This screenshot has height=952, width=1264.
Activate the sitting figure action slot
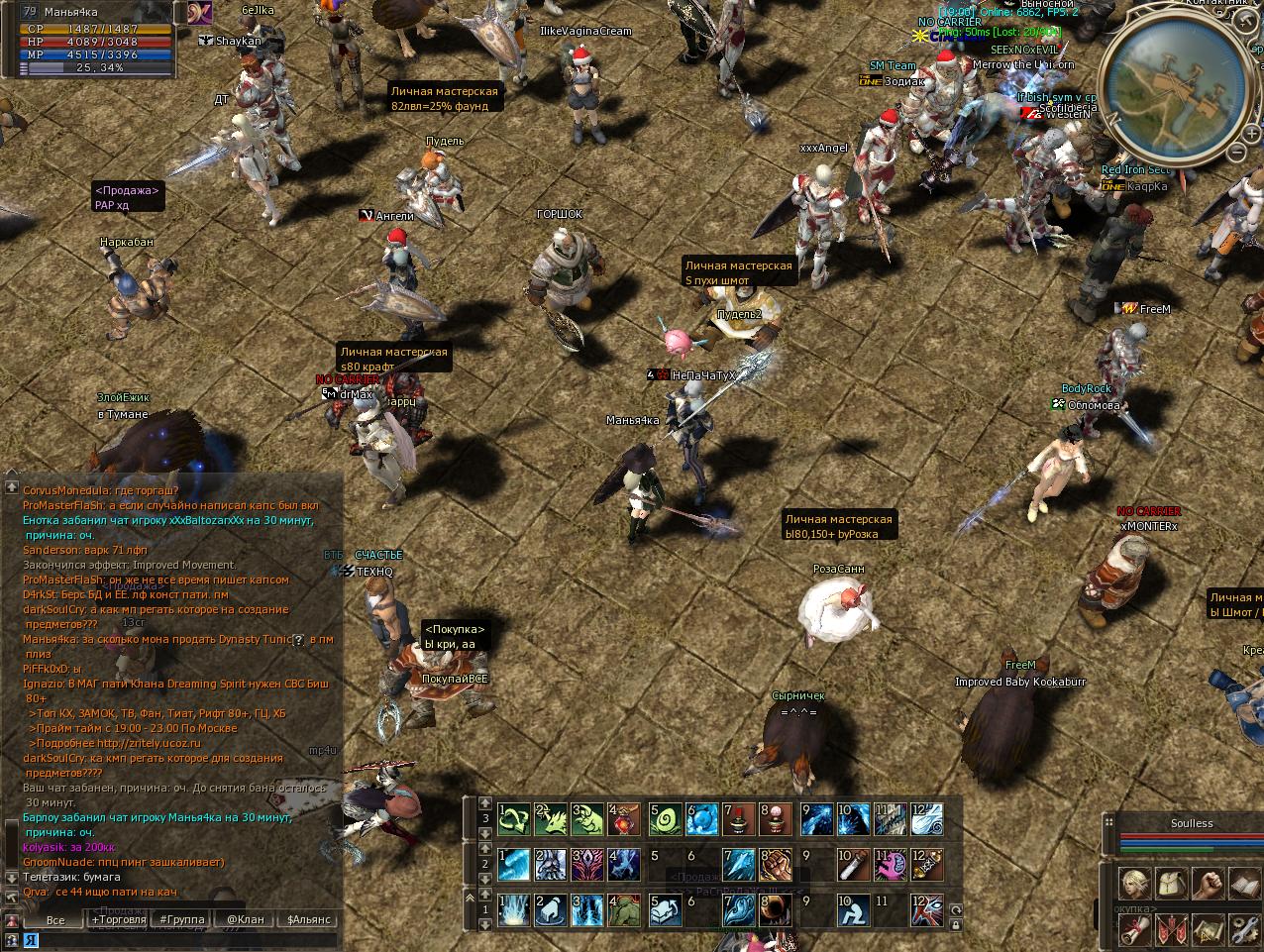[x=852, y=909]
